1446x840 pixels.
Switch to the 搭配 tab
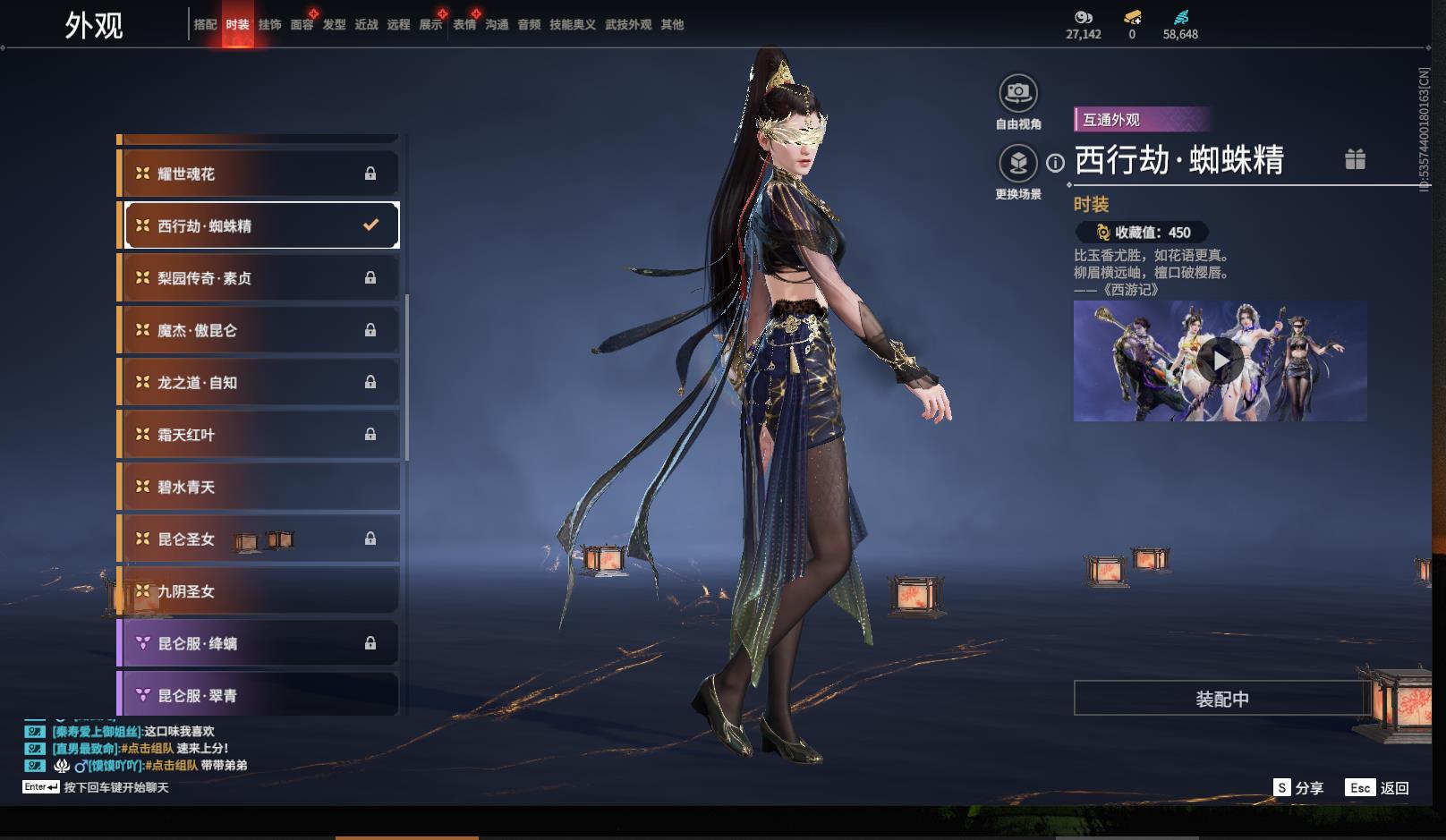click(x=205, y=25)
